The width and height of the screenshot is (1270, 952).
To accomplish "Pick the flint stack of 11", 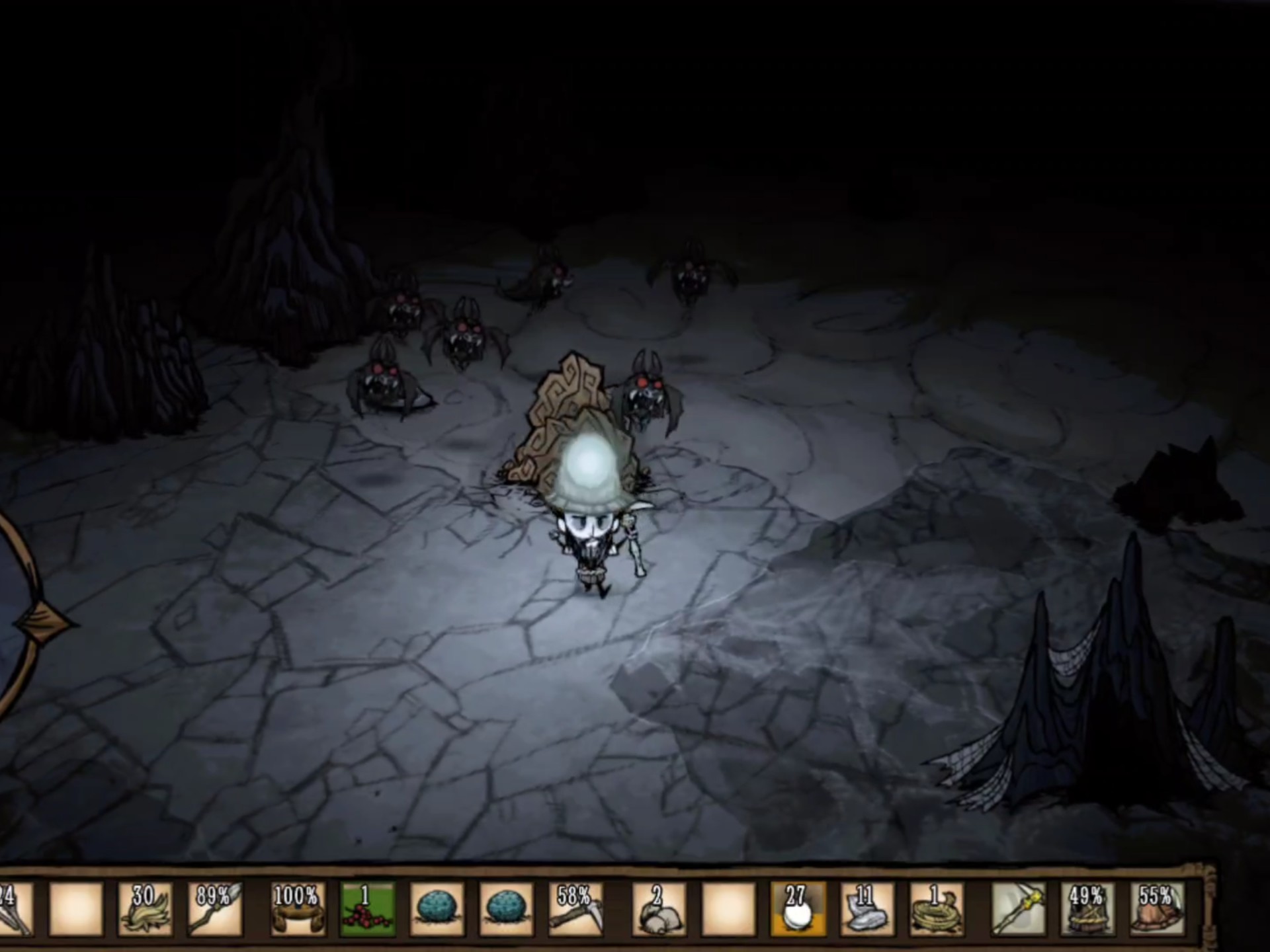I will [x=867, y=908].
